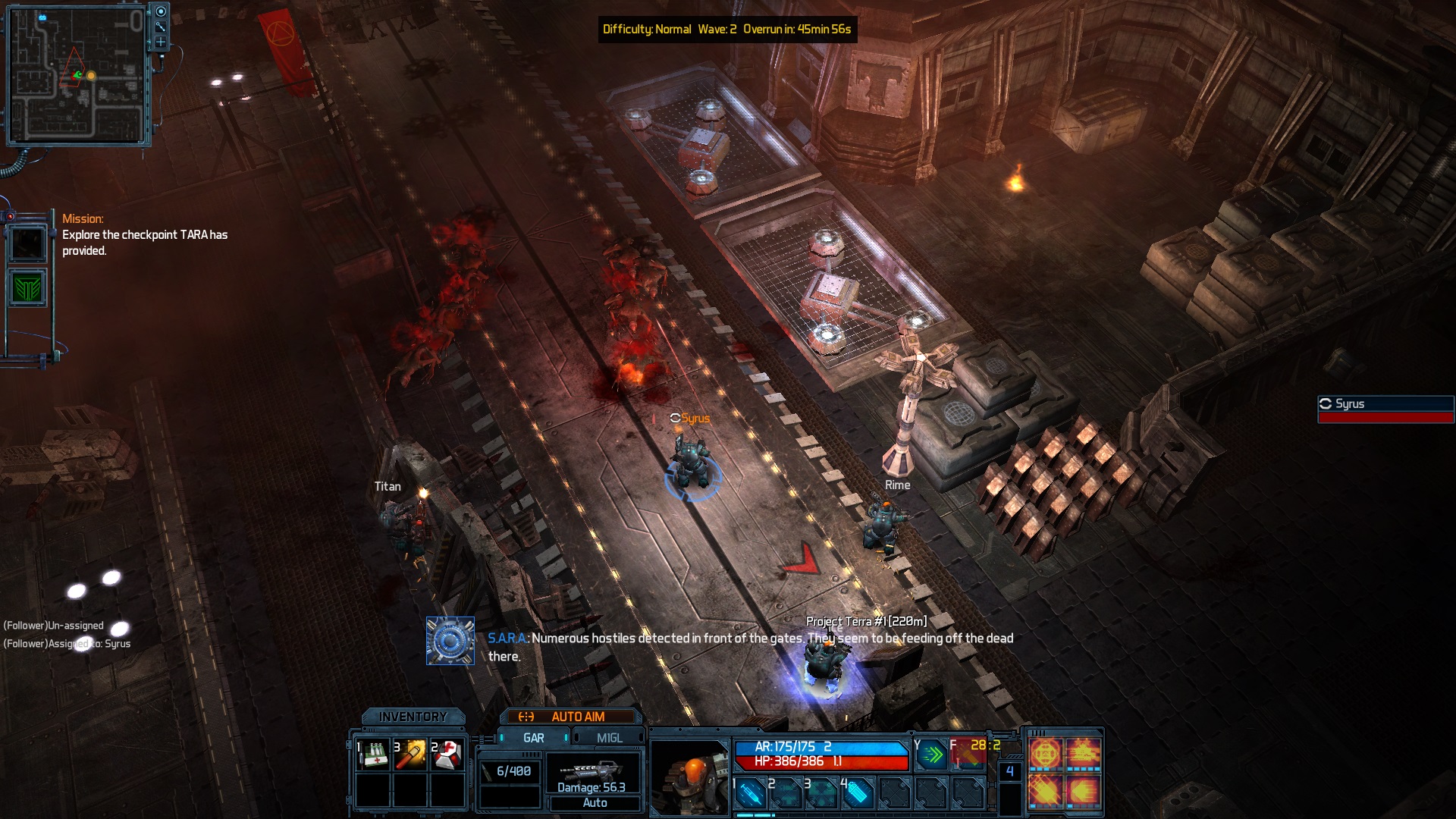Select the orange flare item slot

click(411, 755)
